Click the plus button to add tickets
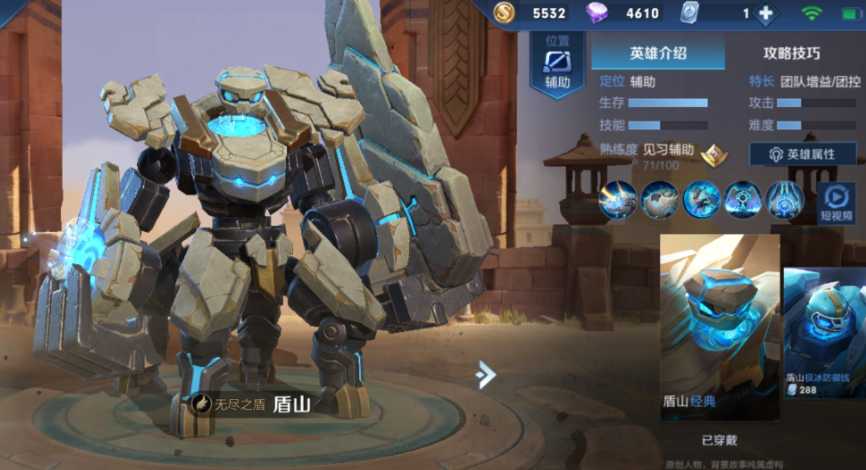866x470 pixels. tap(766, 14)
